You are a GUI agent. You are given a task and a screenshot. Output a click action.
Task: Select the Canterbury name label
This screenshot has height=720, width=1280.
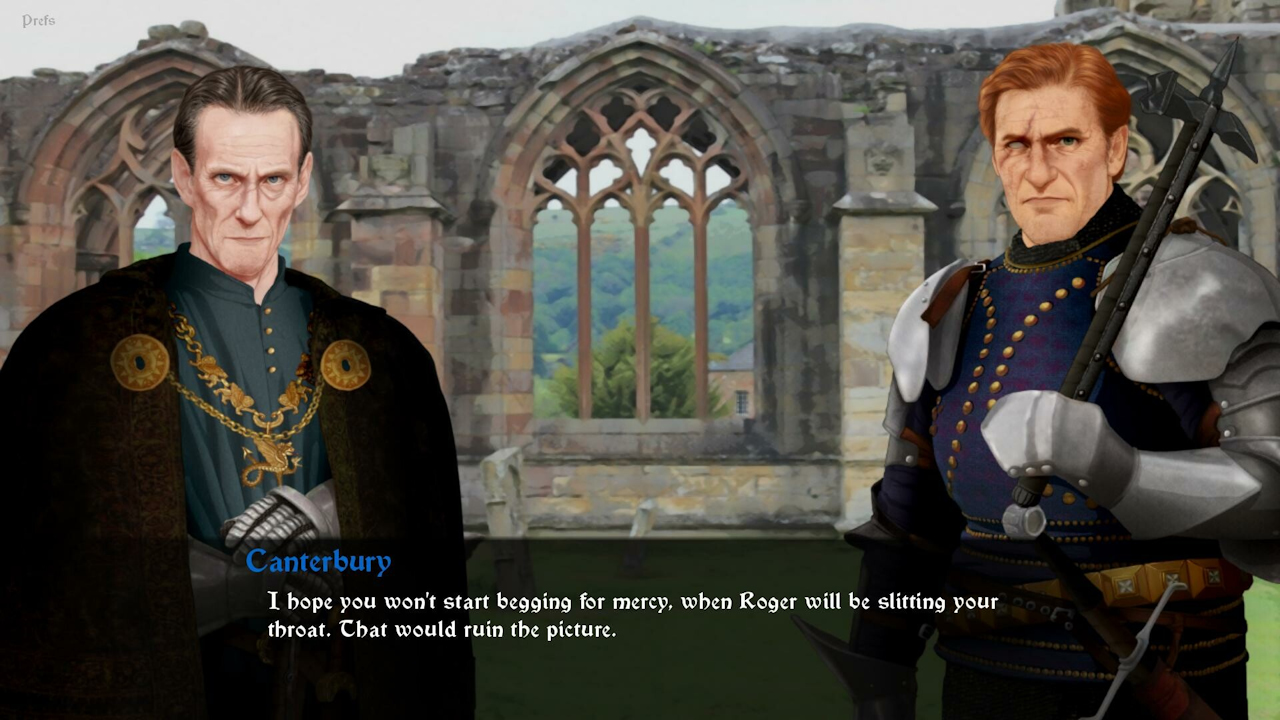click(x=316, y=561)
